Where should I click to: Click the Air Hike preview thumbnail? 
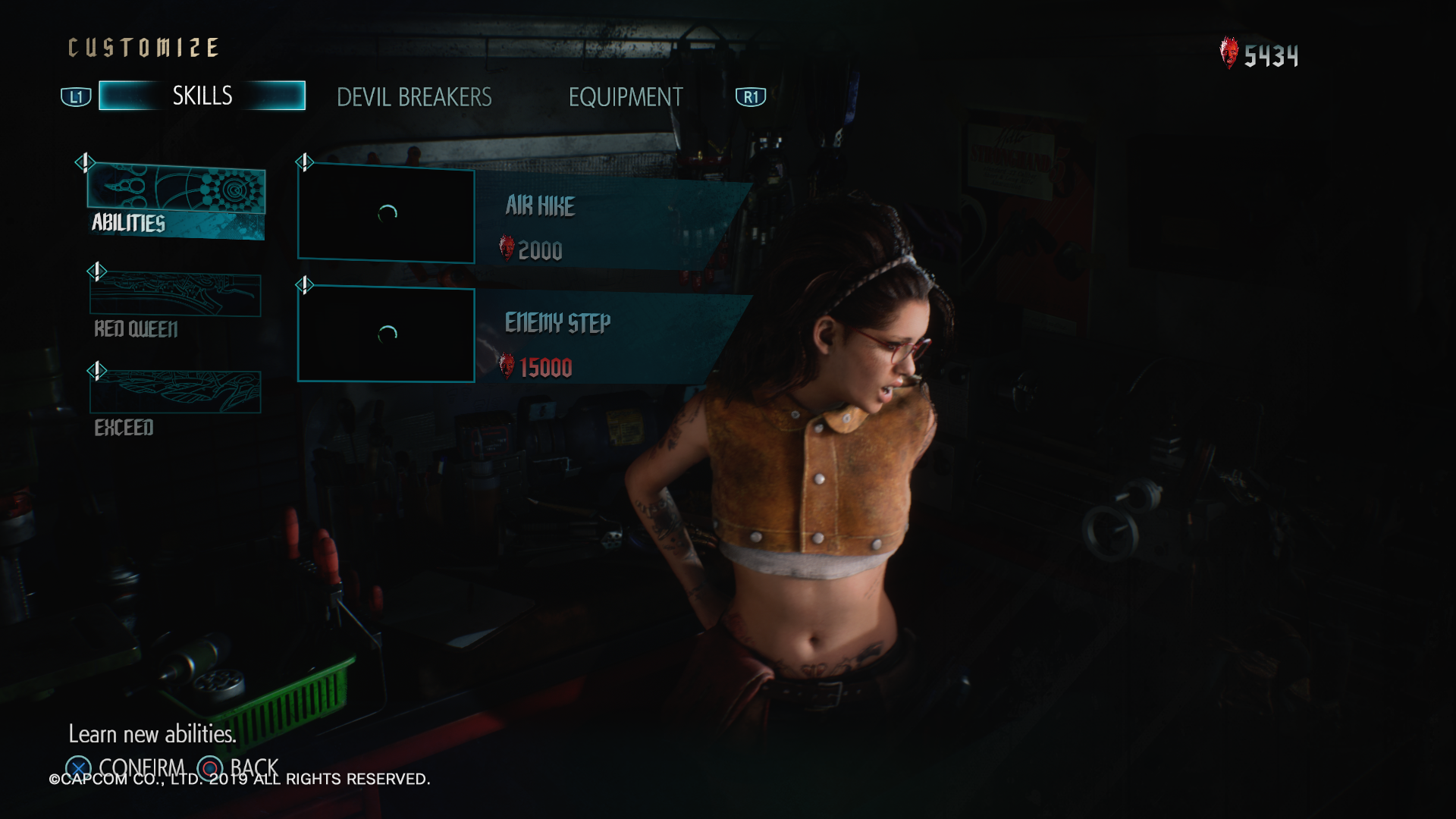pos(387,215)
